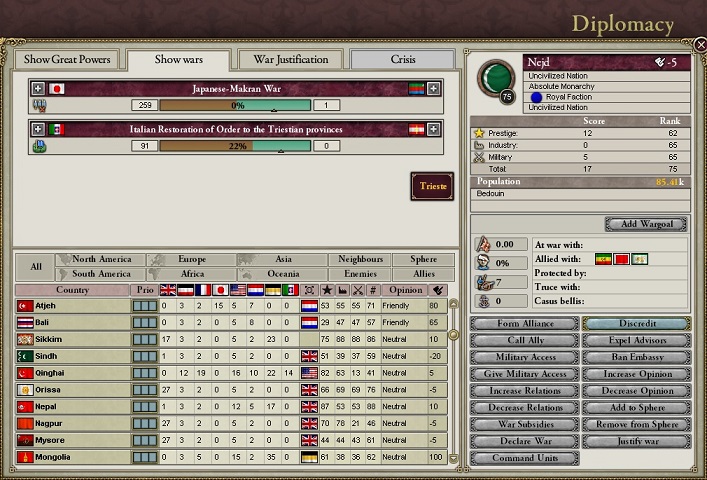Add a wargoal against Nejd
The height and width of the screenshot is (480, 707).
click(x=646, y=224)
